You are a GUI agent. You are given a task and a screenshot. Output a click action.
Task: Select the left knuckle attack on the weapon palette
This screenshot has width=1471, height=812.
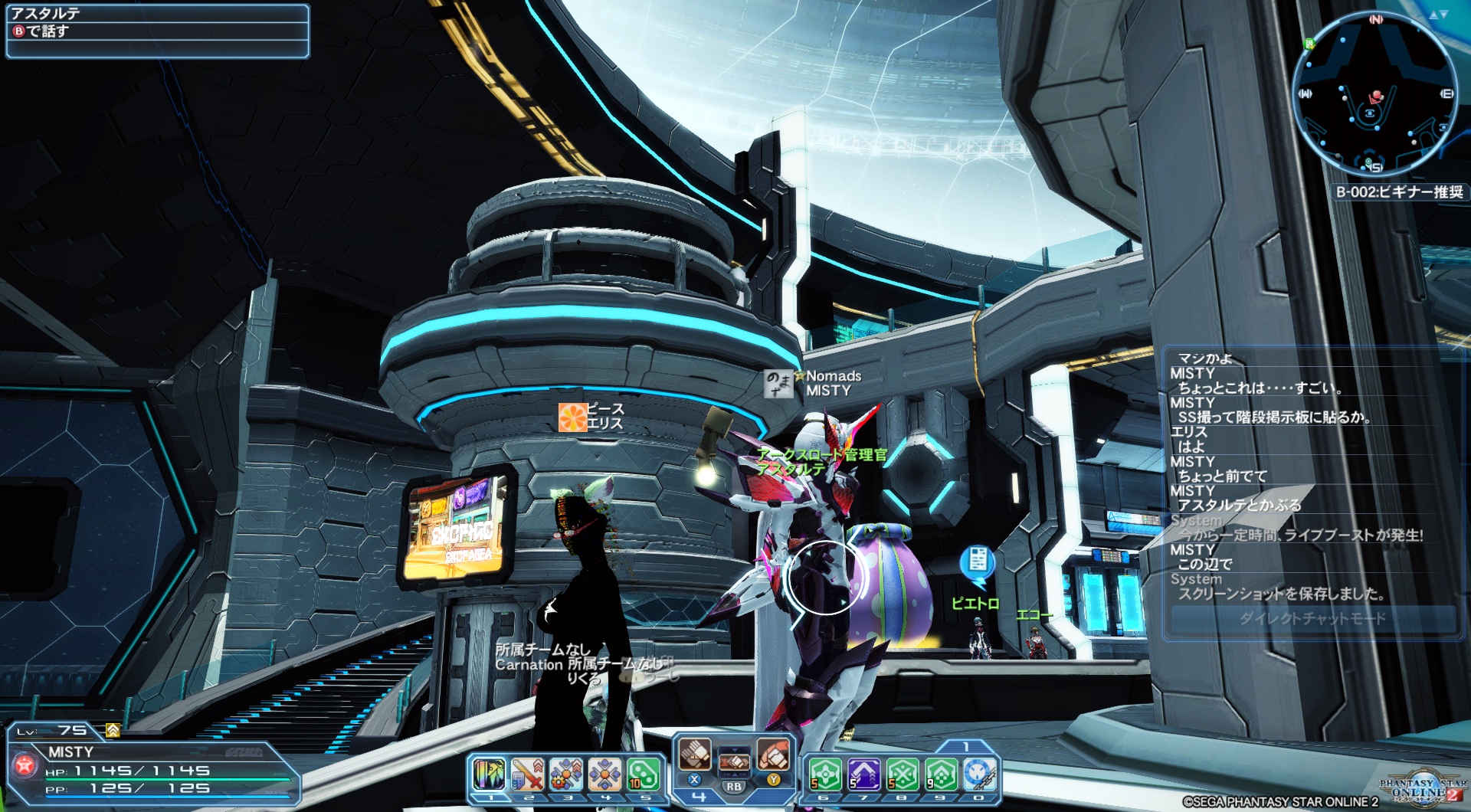(x=695, y=755)
